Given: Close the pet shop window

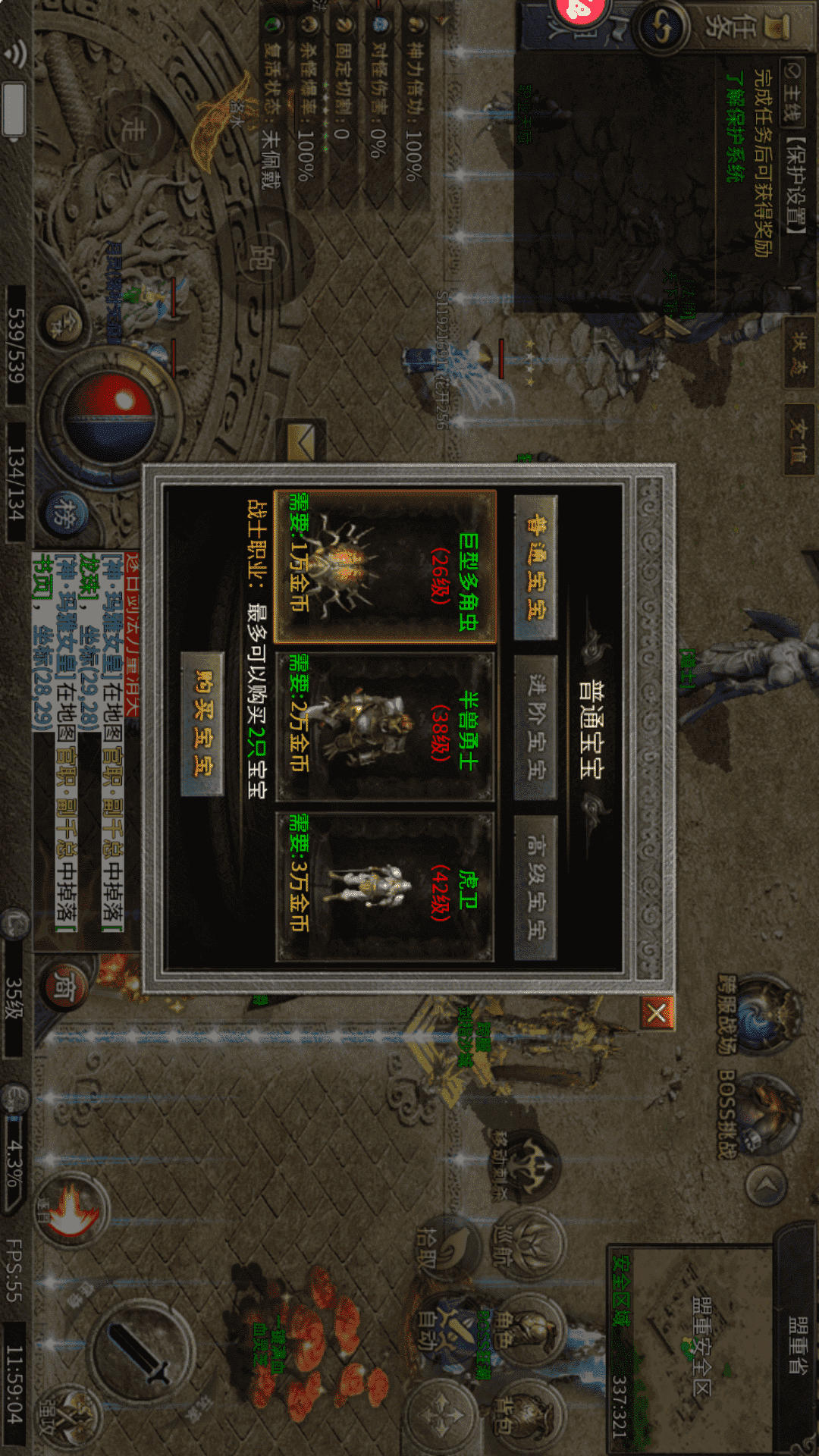Looking at the screenshot, I should (x=657, y=1013).
